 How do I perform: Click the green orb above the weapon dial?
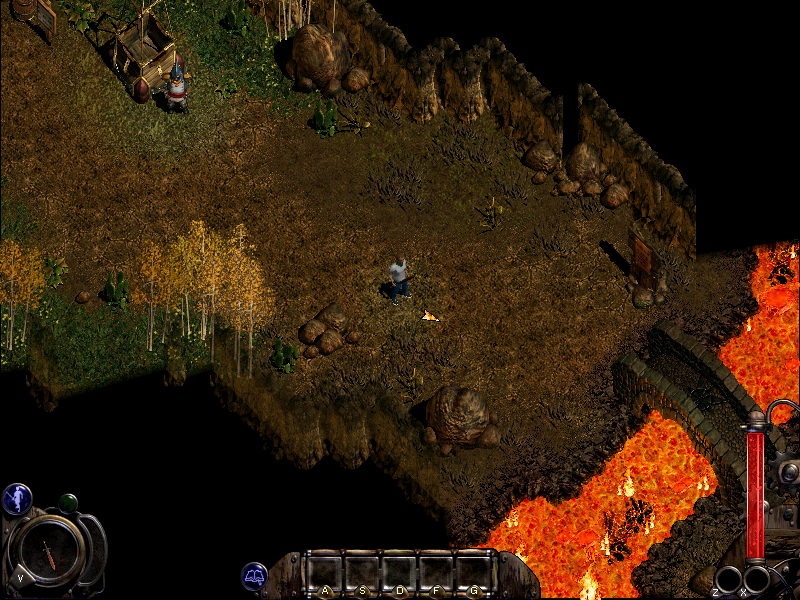point(68,502)
